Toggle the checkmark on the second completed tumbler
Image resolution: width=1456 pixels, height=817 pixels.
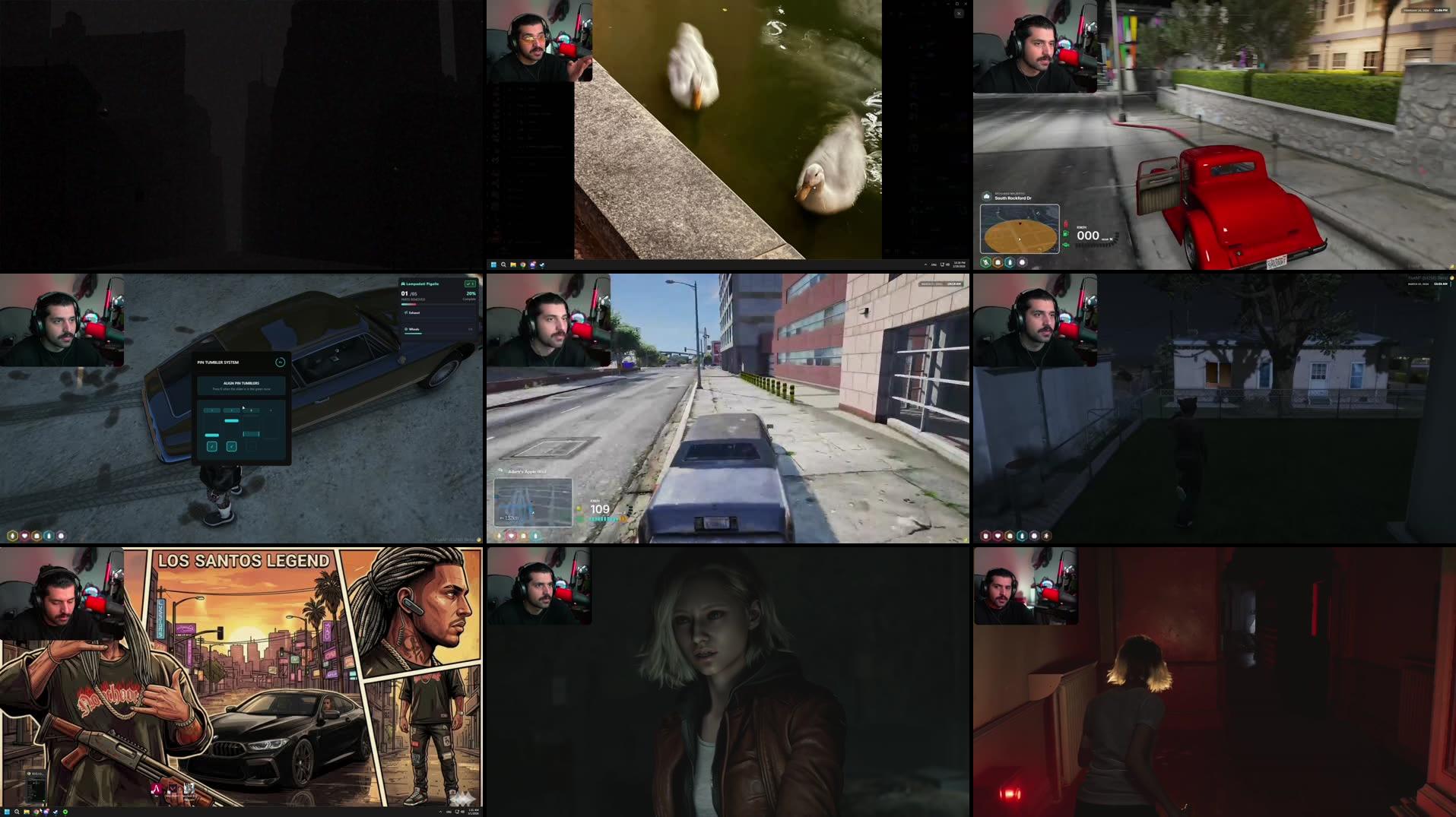[231, 446]
